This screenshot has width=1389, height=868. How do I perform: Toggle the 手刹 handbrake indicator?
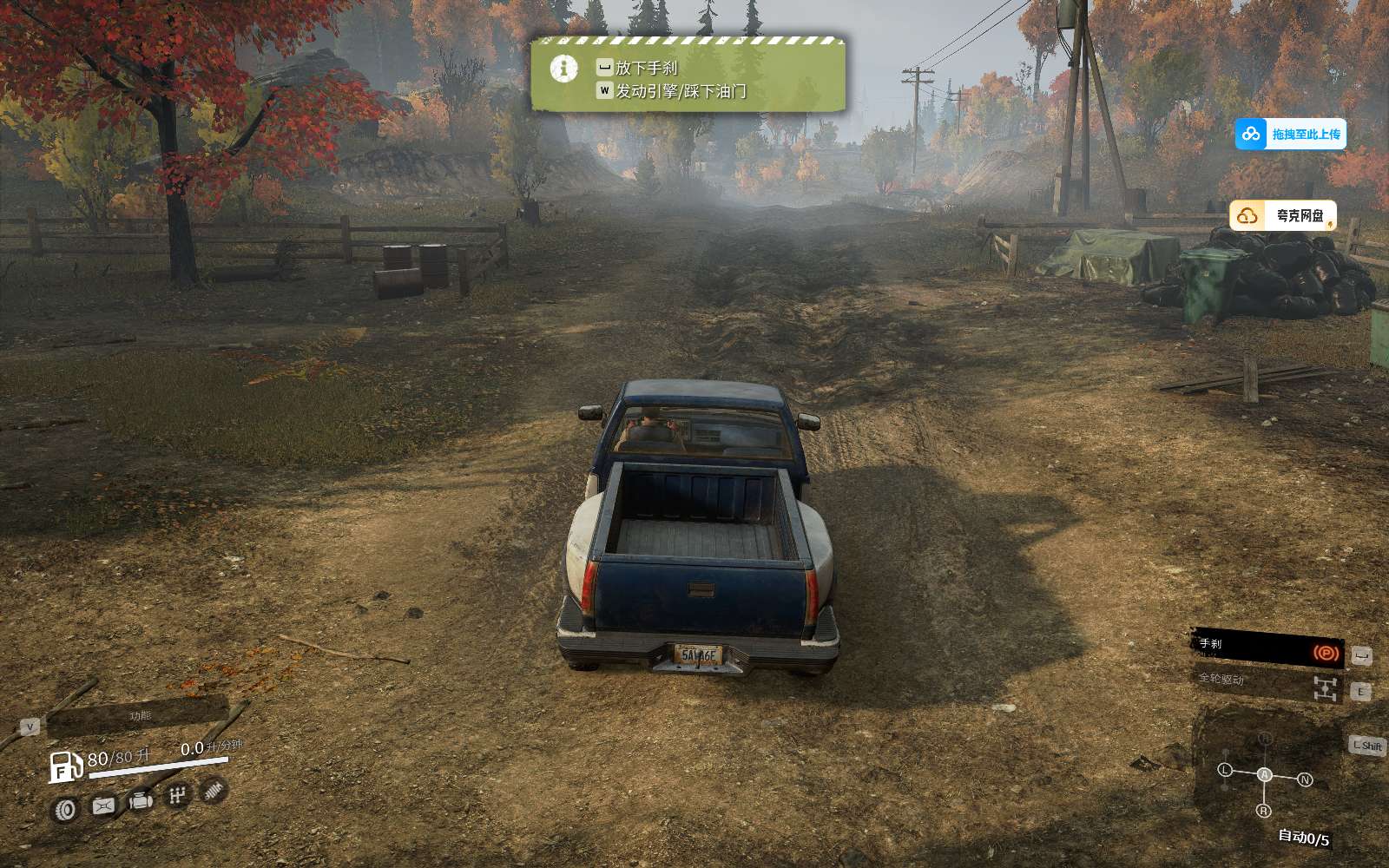pos(1267,648)
